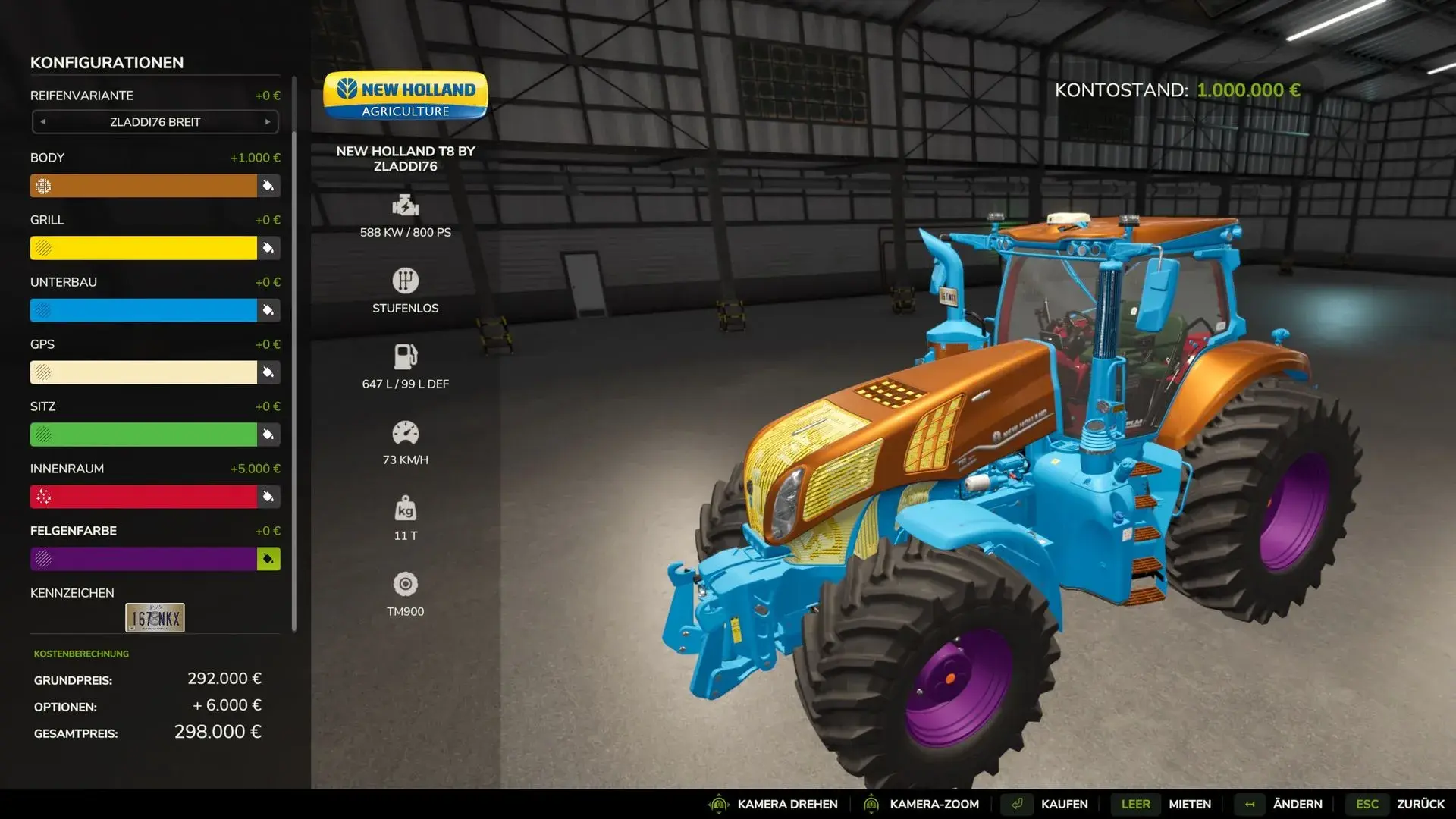Edit the Kennzeichen license plate

(155, 618)
